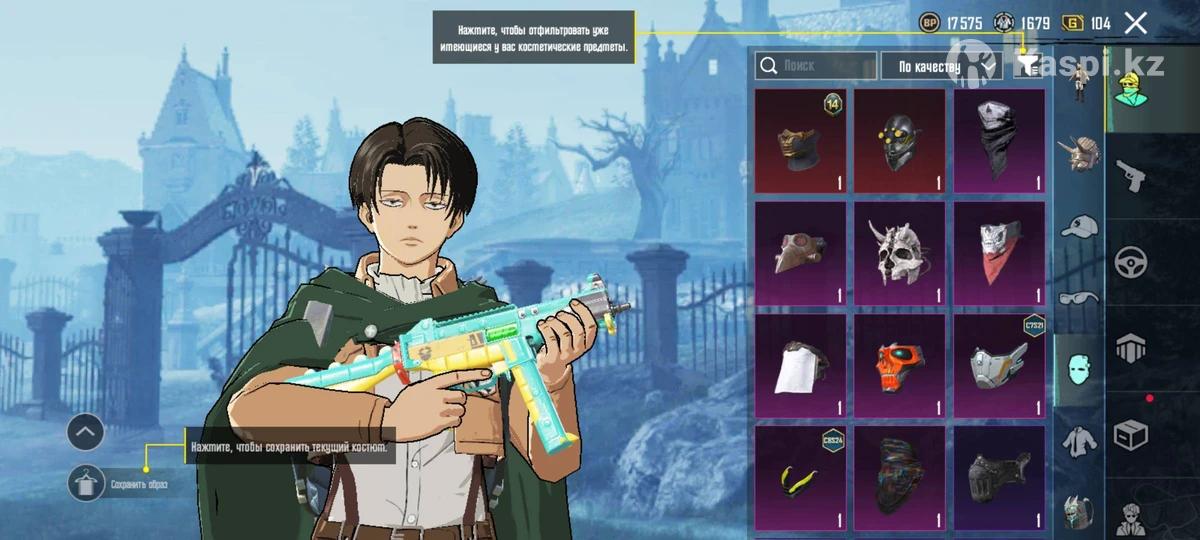Select the horned bone skull mask
Image resolution: width=1200 pixels, height=540 pixels.
(899, 254)
